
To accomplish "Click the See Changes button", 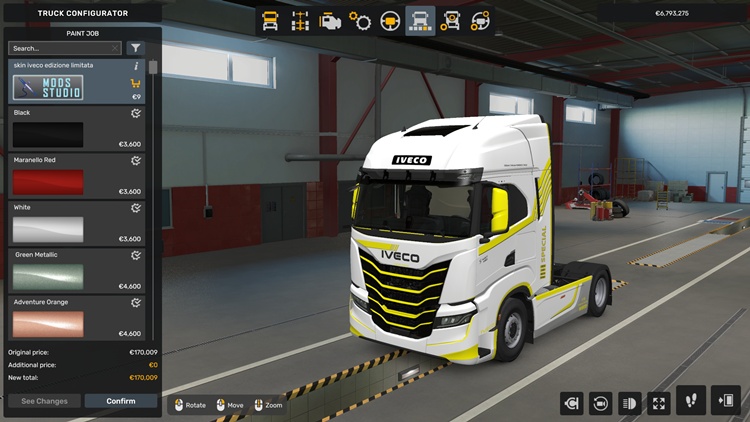I will [x=44, y=401].
